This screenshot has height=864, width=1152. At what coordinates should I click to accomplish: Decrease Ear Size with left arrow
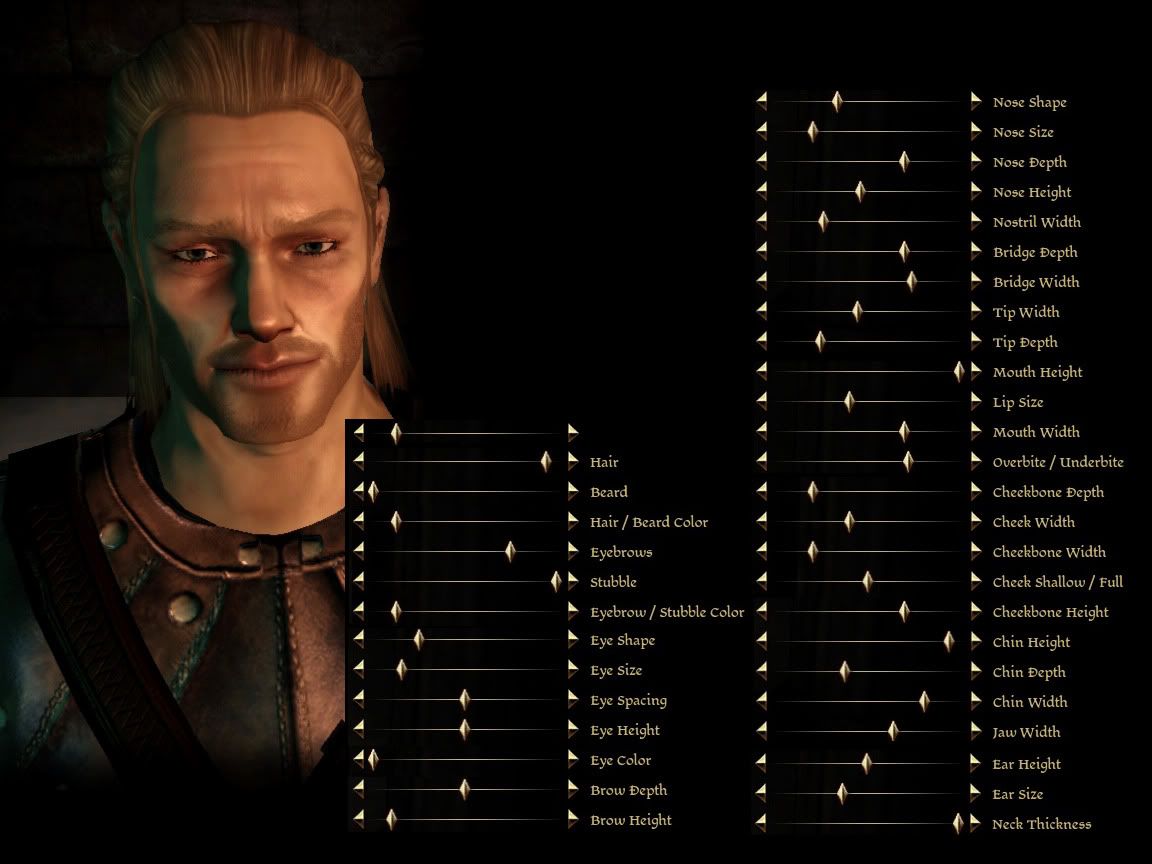pyautogui.click(x=761, y=793)
